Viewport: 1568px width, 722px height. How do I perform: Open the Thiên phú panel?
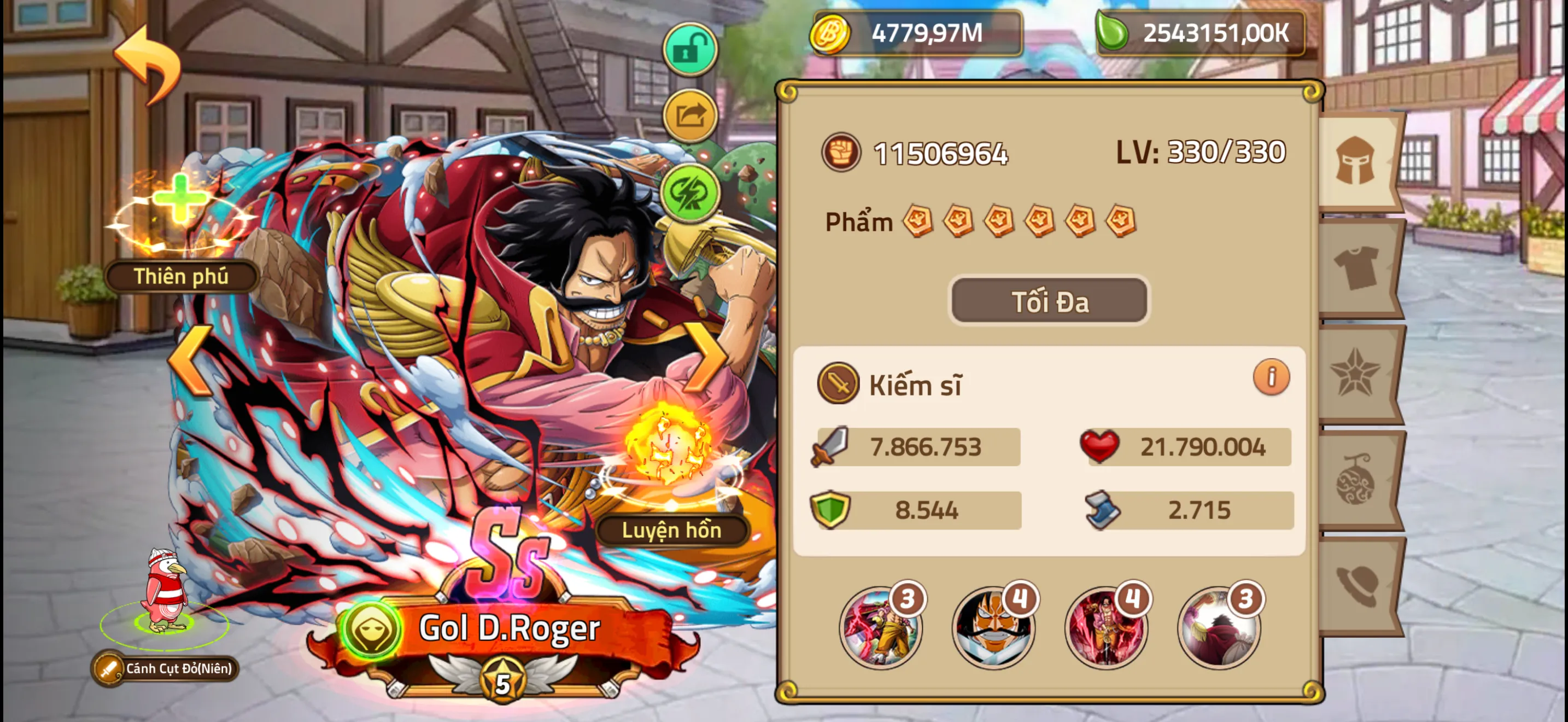pyautogui.click(x=180, y=276)
